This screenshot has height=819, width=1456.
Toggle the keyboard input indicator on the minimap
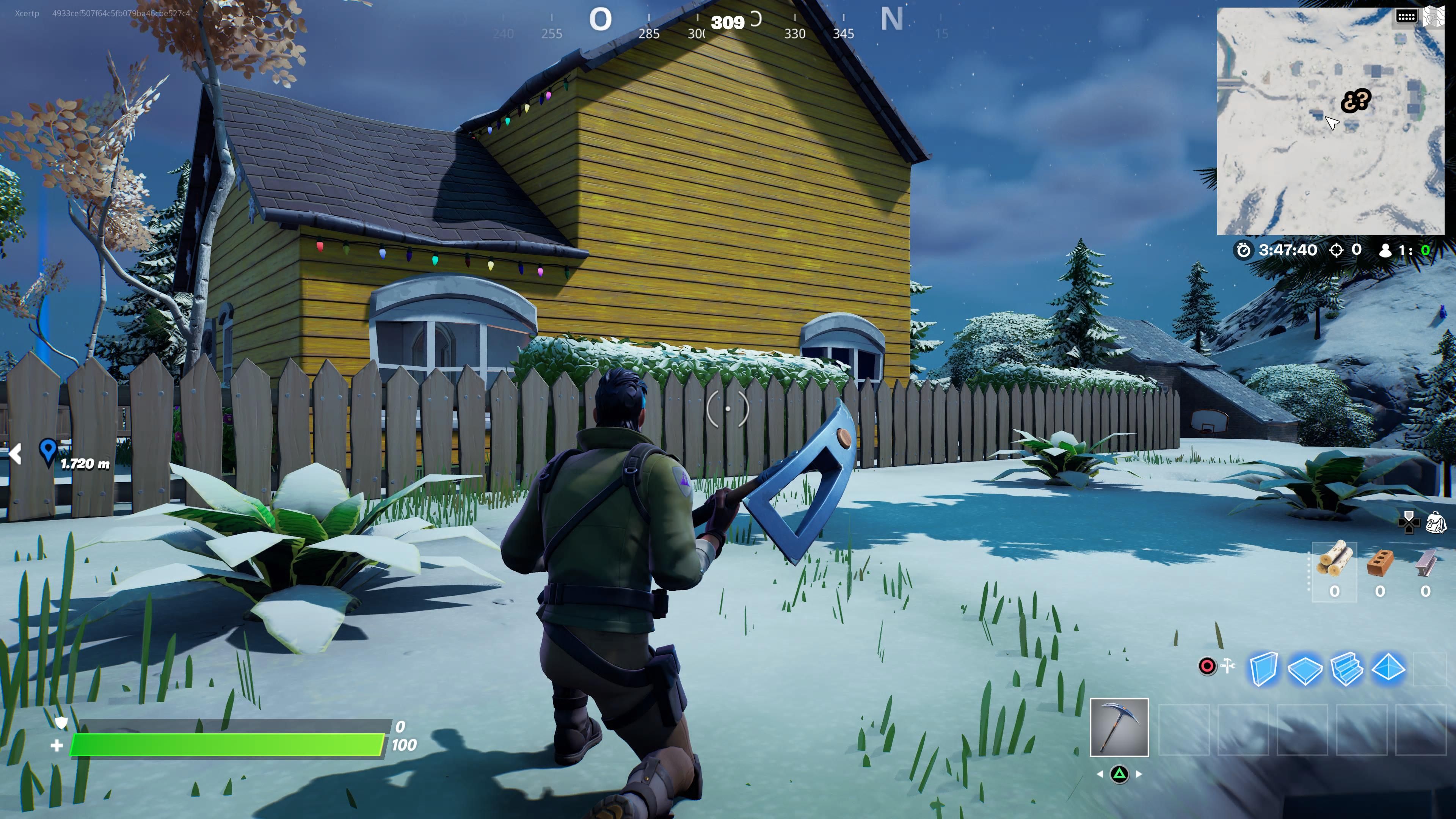(1407, 17)
